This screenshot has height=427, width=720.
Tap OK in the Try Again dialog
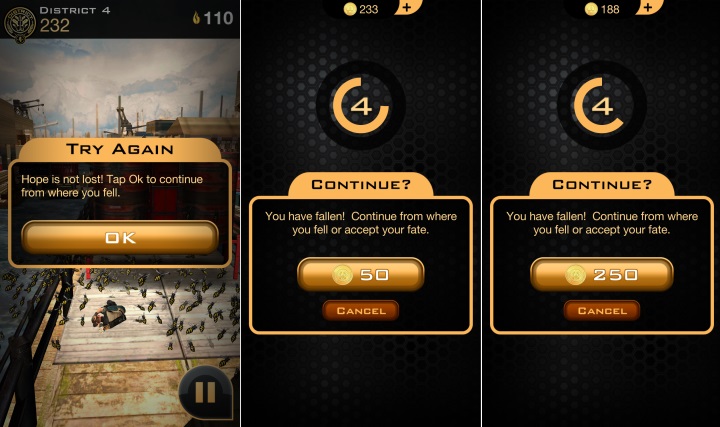(x=119, y=237)
